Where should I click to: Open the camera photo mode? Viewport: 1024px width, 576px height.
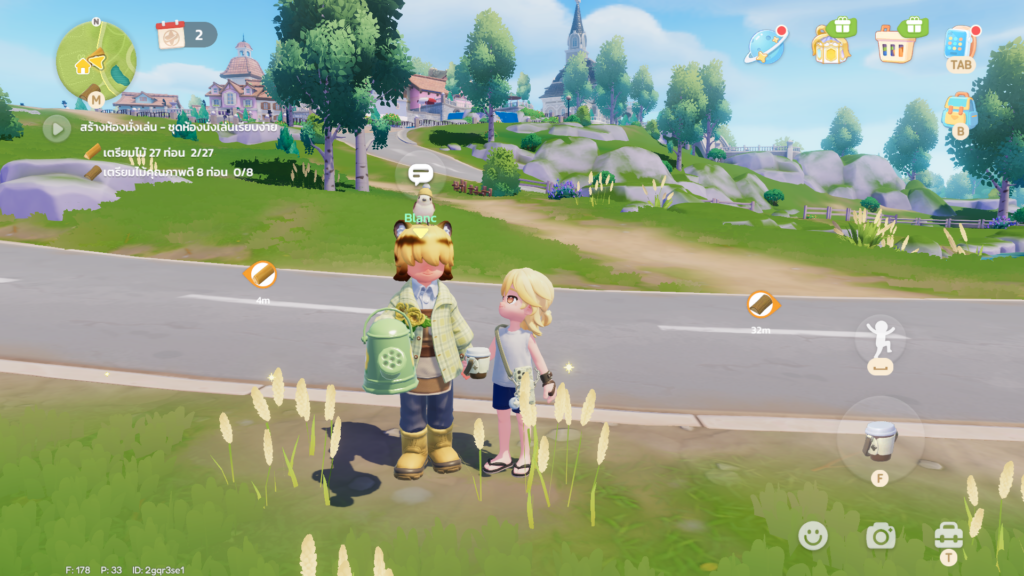coord(880,536)
